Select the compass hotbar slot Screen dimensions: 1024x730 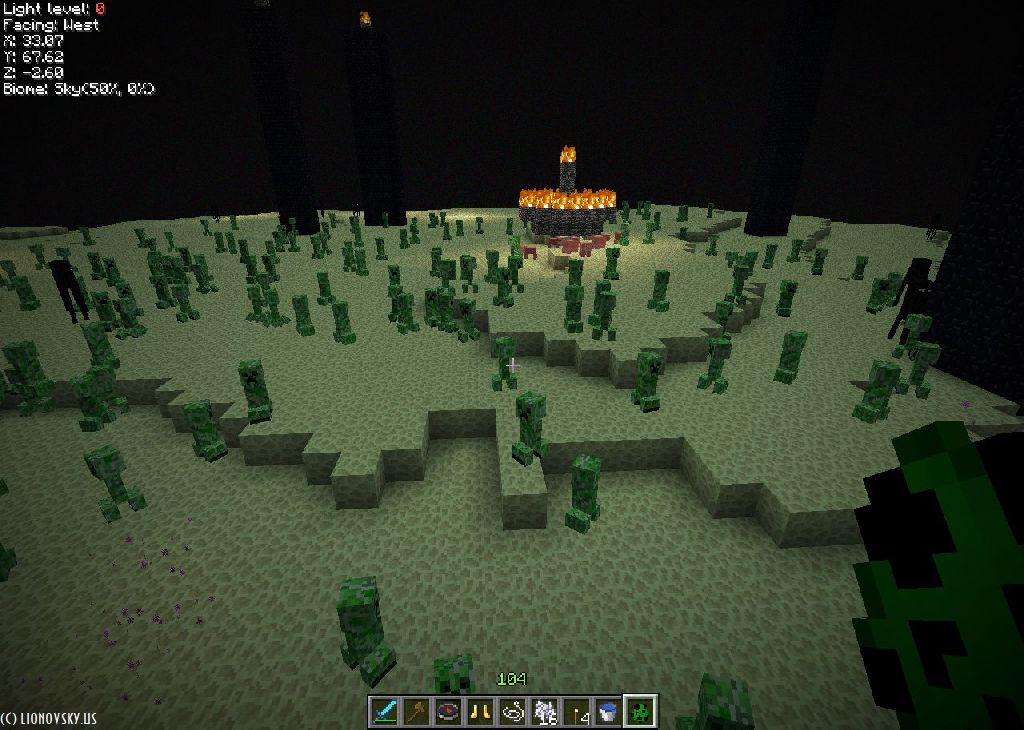click(448, 711)
